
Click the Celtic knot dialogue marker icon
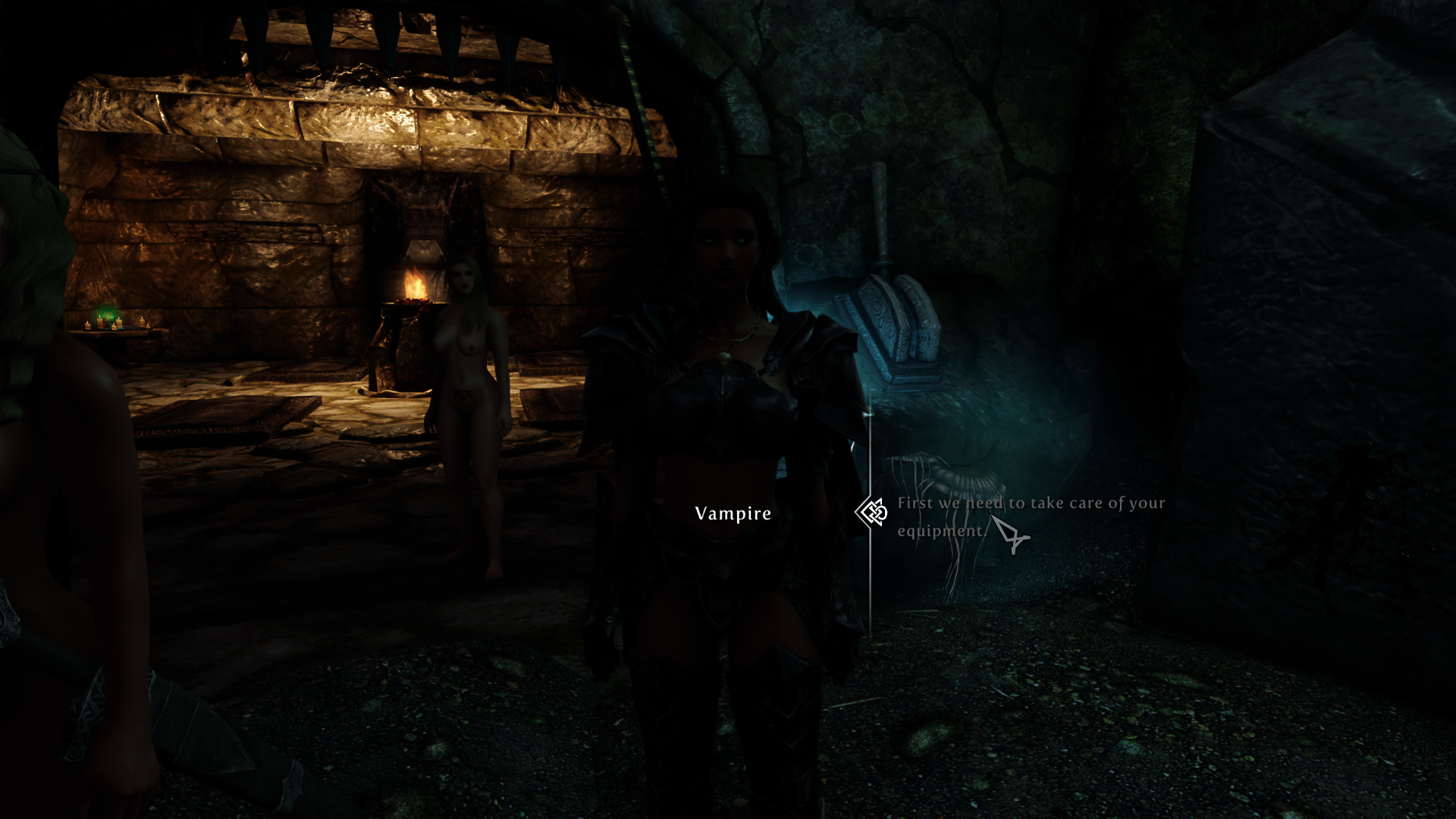871,513
